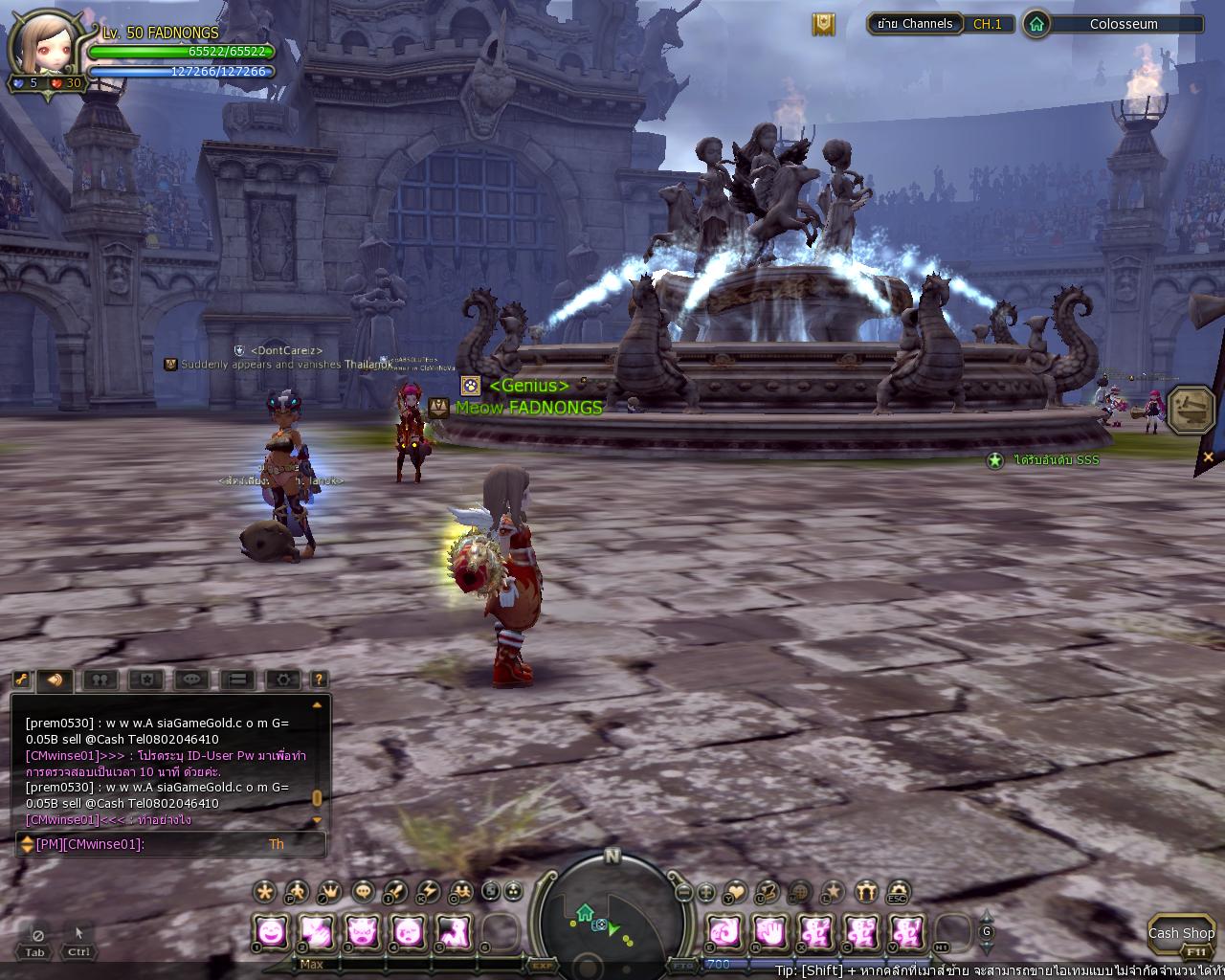This screenshot has width=1225, height=980.
Task: Click the green home icon beside Colosseum
Action: pos(1036,24)
